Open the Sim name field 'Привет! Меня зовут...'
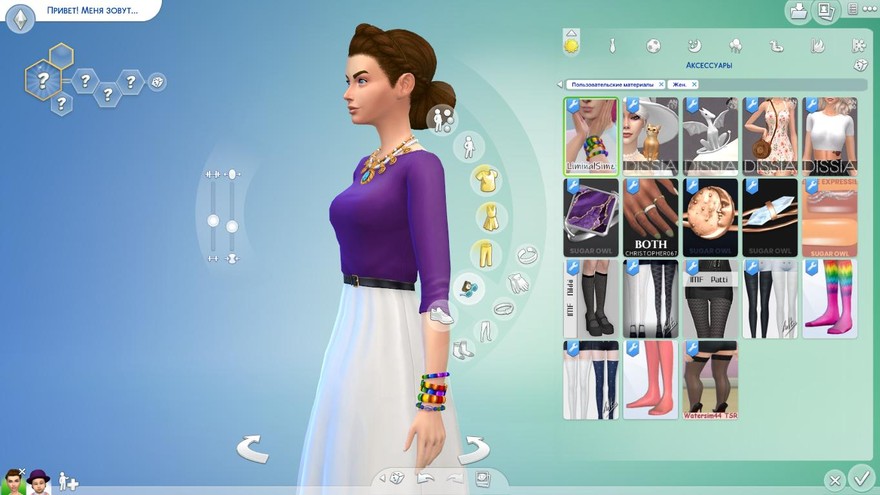The width and height of the screenshot is (880, 495). pos(92,11)
